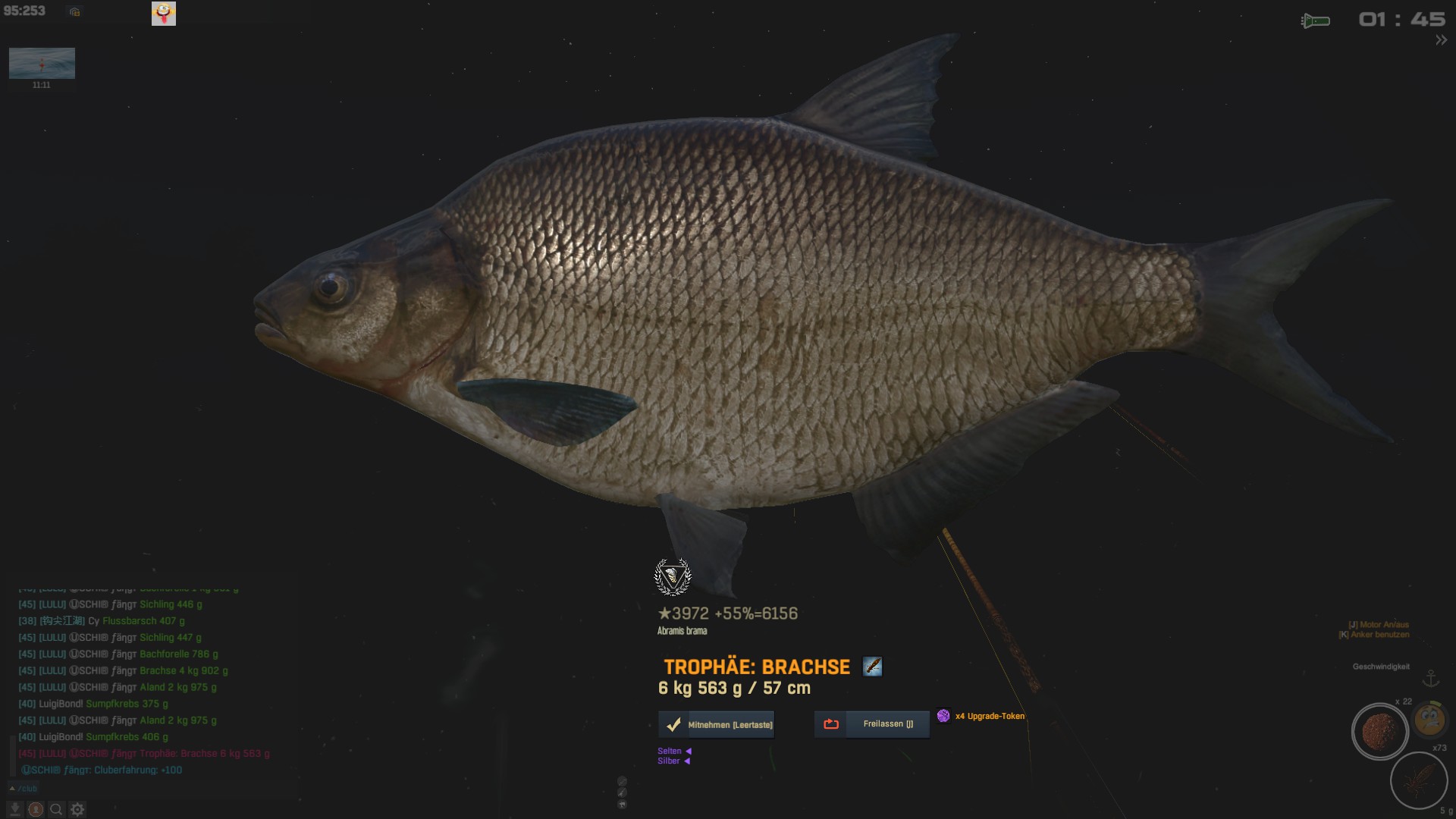1456x819 pixels.
Task: Open the chat settings gear
Action: [77, 810]
